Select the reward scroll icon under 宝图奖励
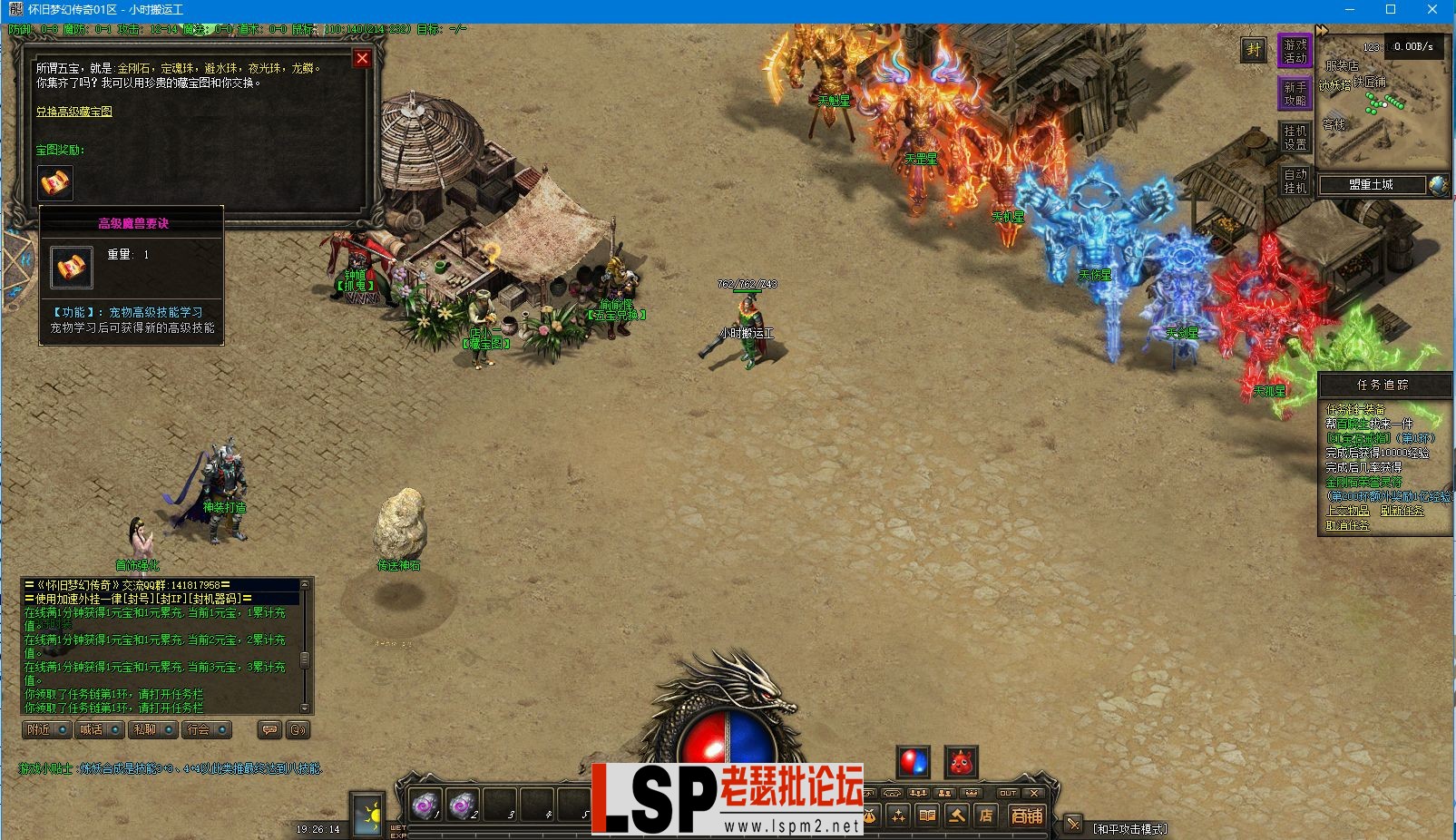 (x=55, y=182)
